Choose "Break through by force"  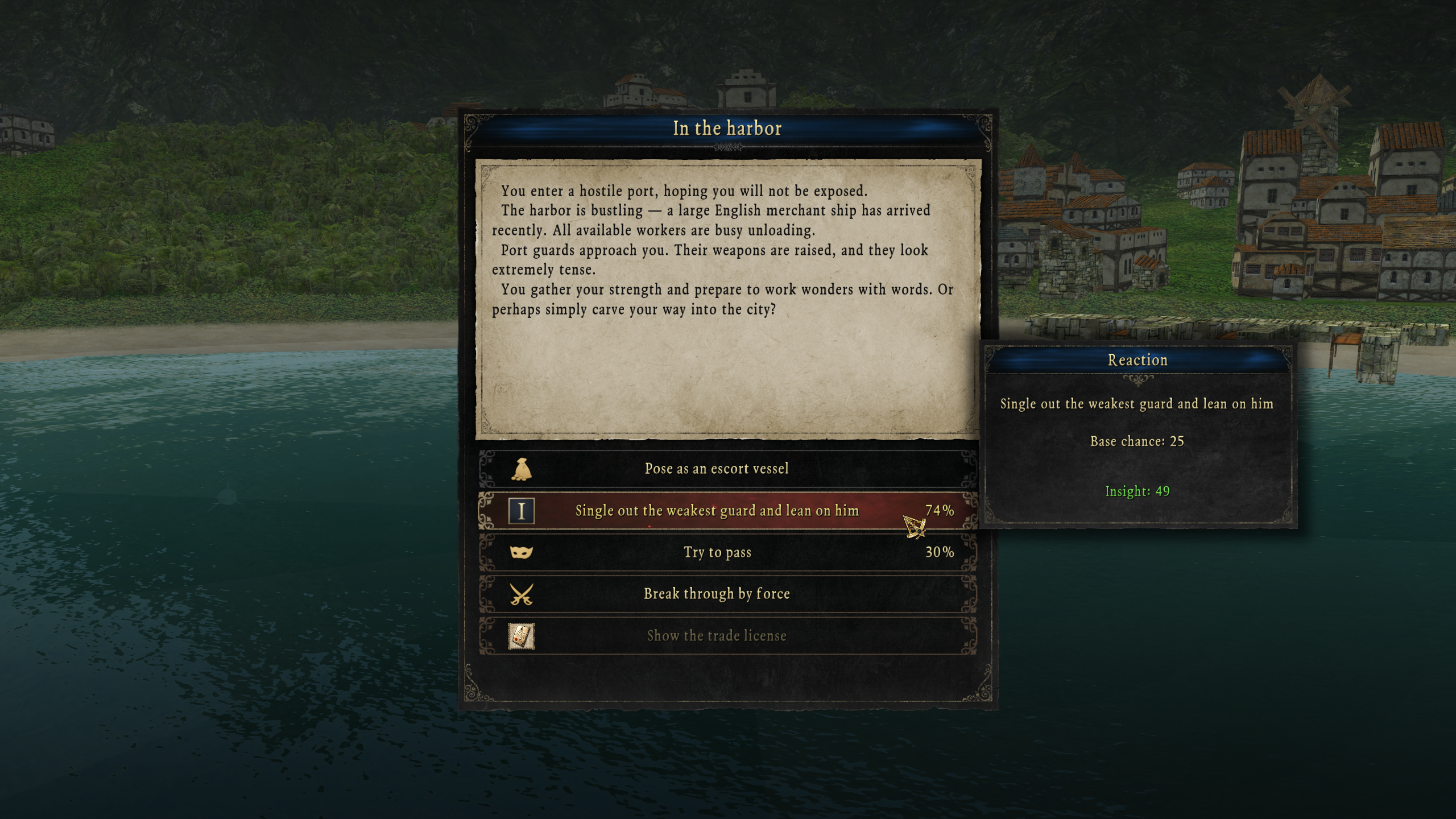tap(717, 594)
